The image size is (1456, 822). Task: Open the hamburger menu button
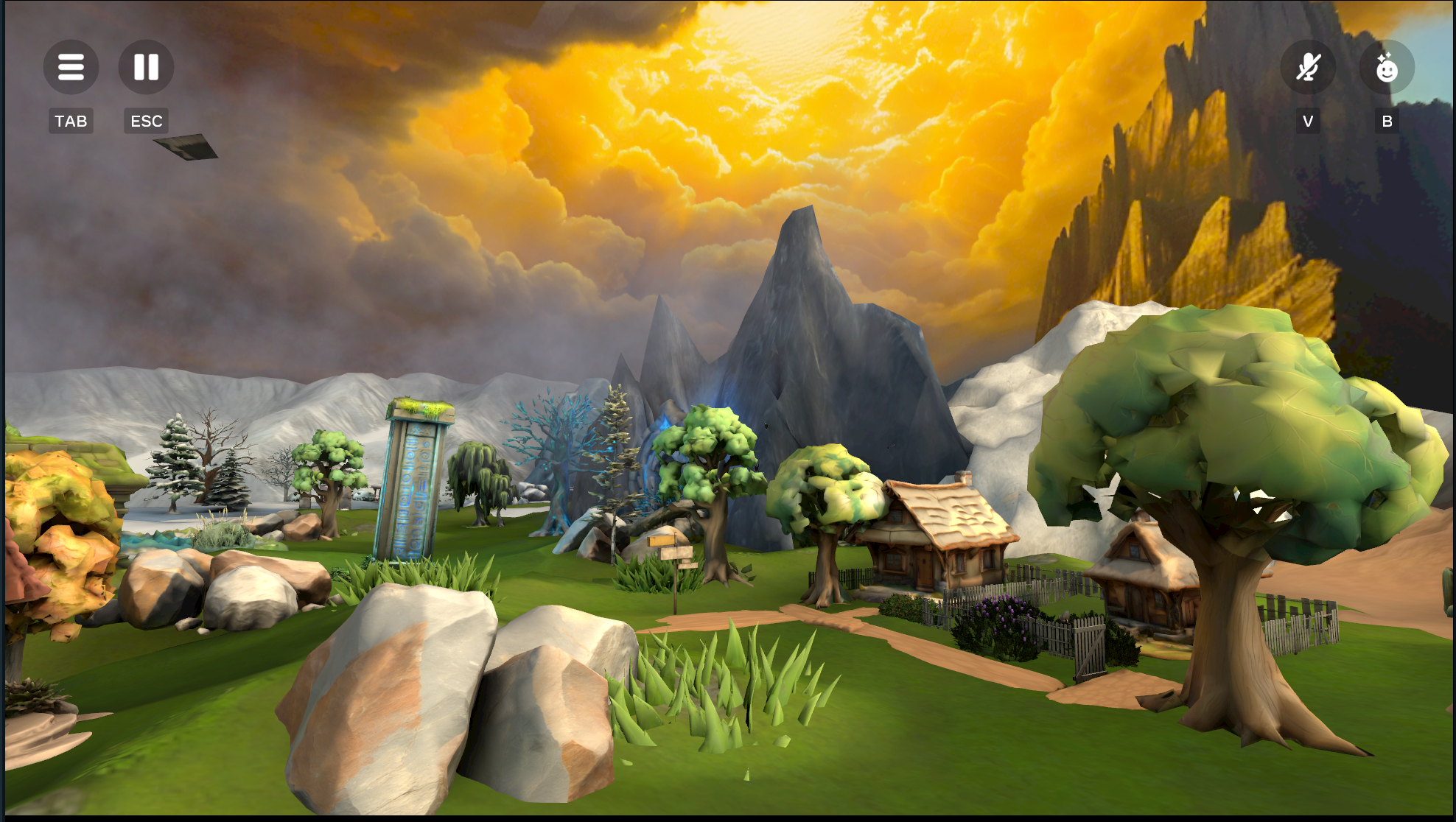point(71,67)
